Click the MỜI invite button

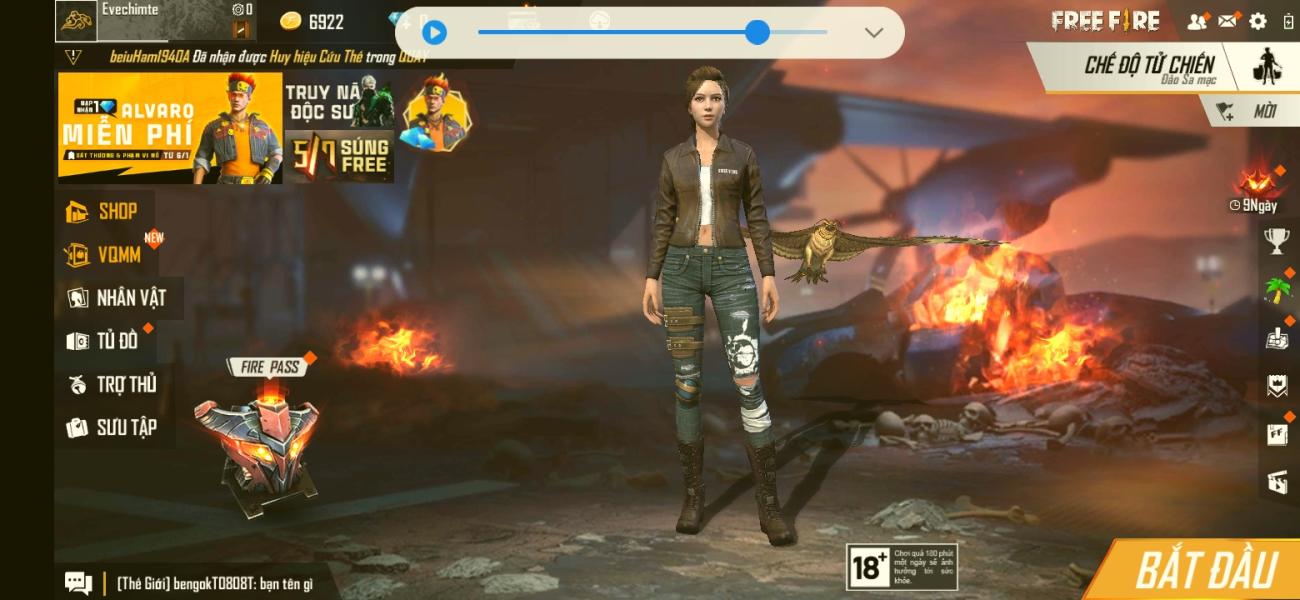1250,112
